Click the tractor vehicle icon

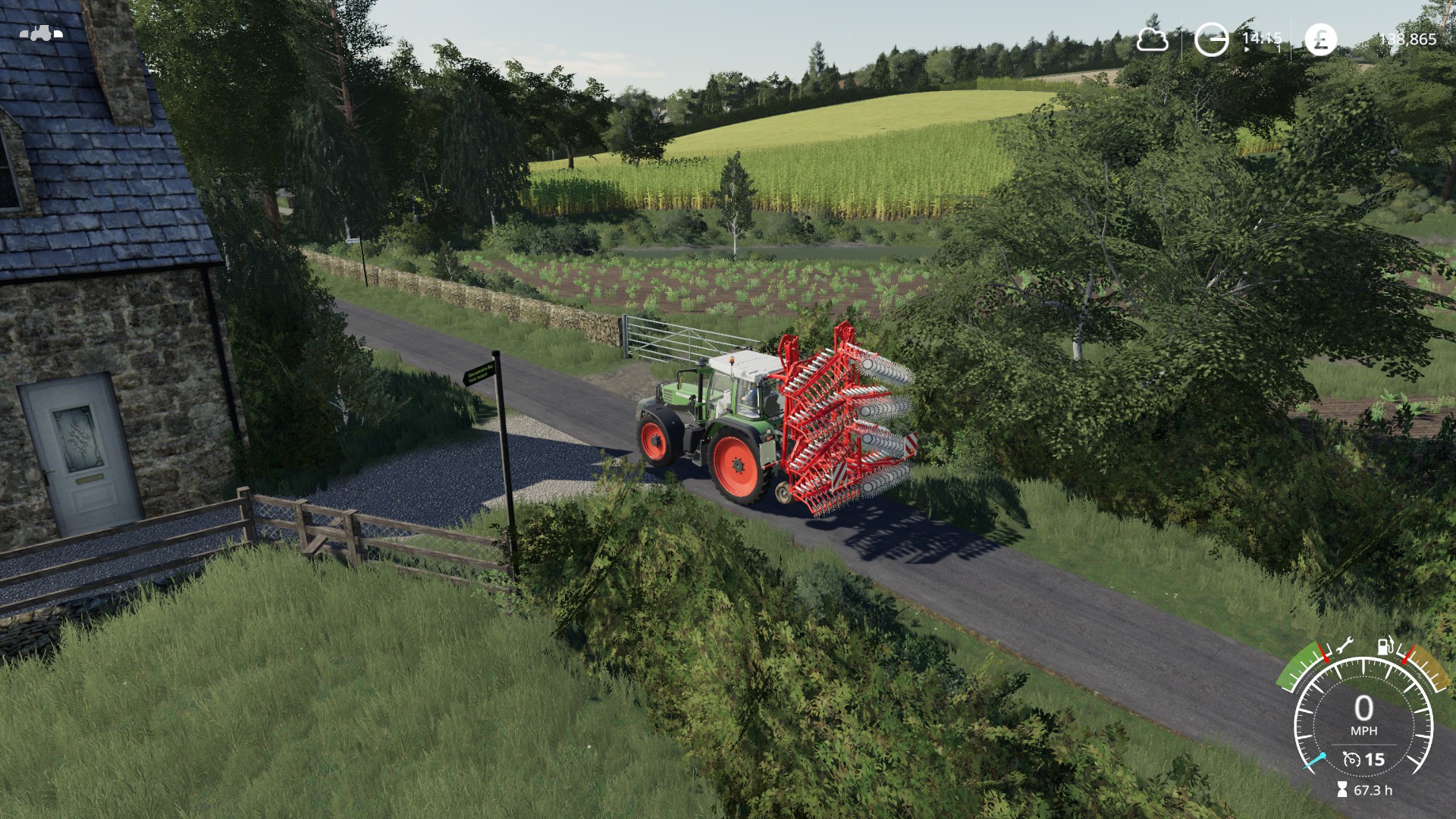click(40, 33)
